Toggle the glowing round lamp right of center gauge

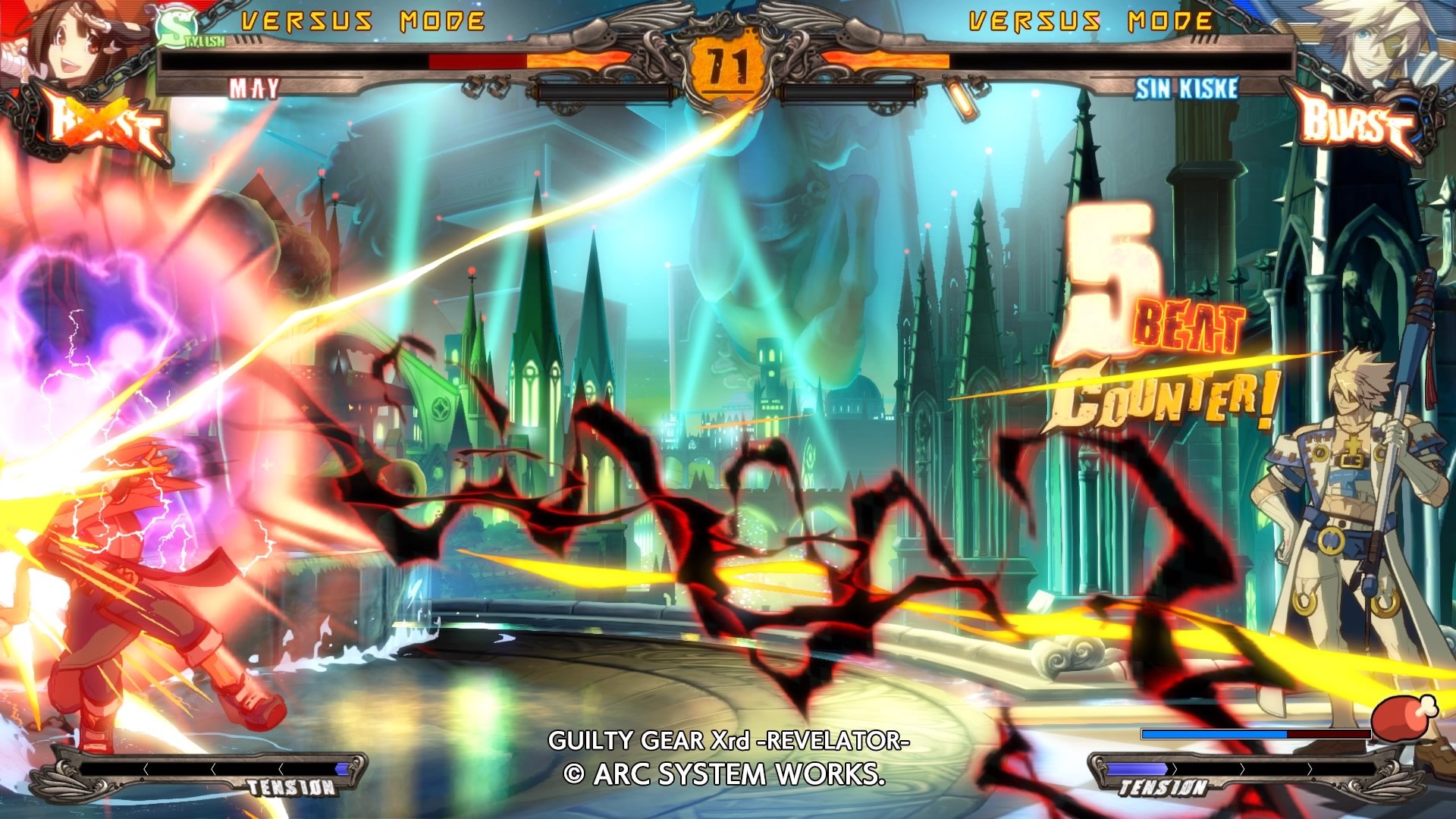tap(959, 97)
